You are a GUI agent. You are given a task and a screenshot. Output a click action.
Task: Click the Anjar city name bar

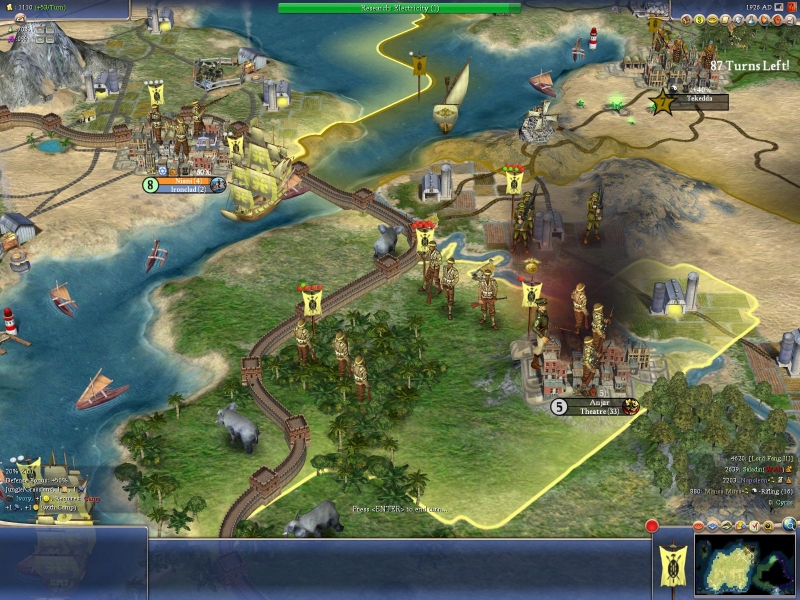[x=598, y=402]
